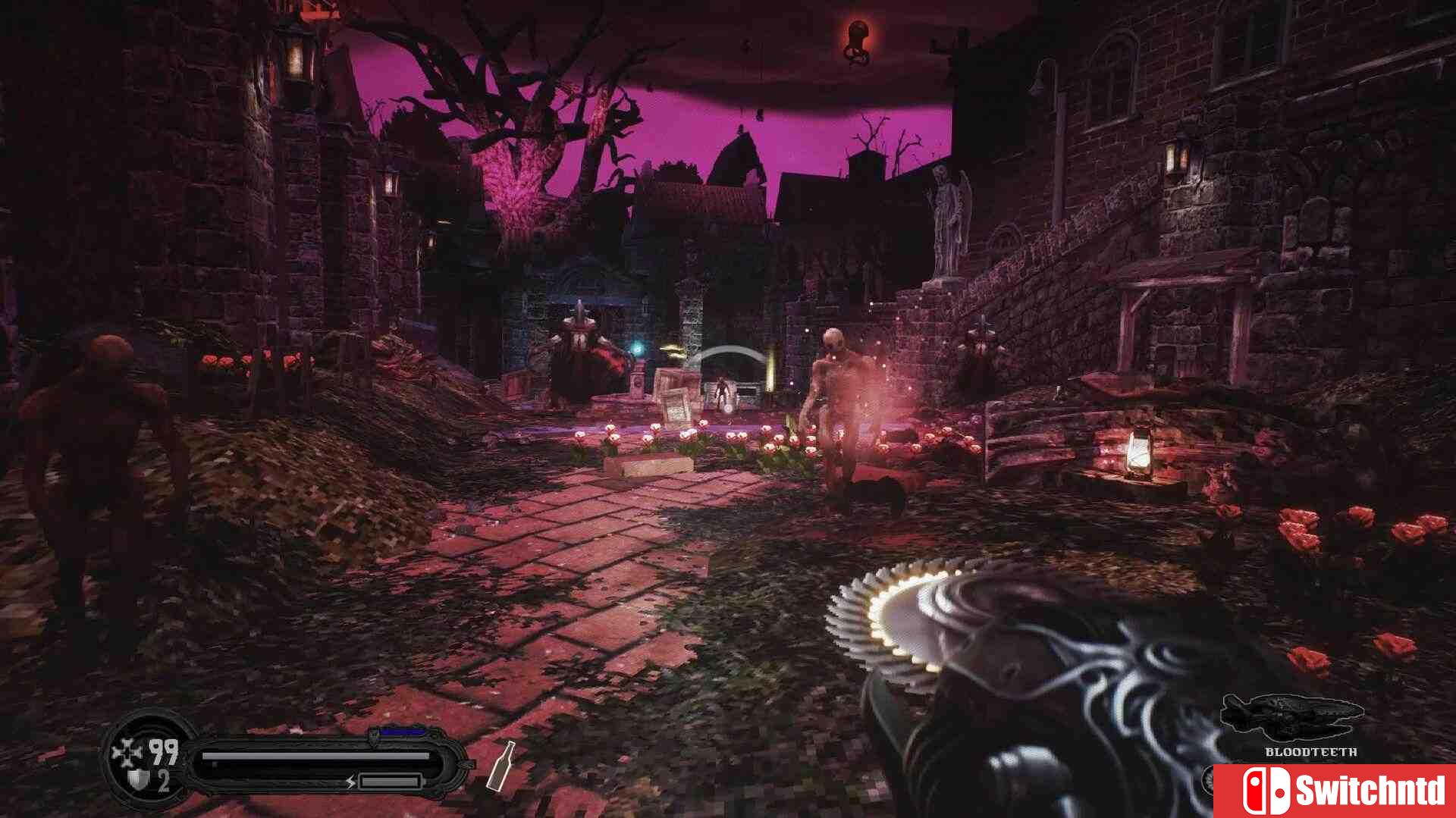The width and height of the screenshot is (1456, 818).
Task: Click the bottle pickup icon on the HUD
Action: [x=501, y=766]
